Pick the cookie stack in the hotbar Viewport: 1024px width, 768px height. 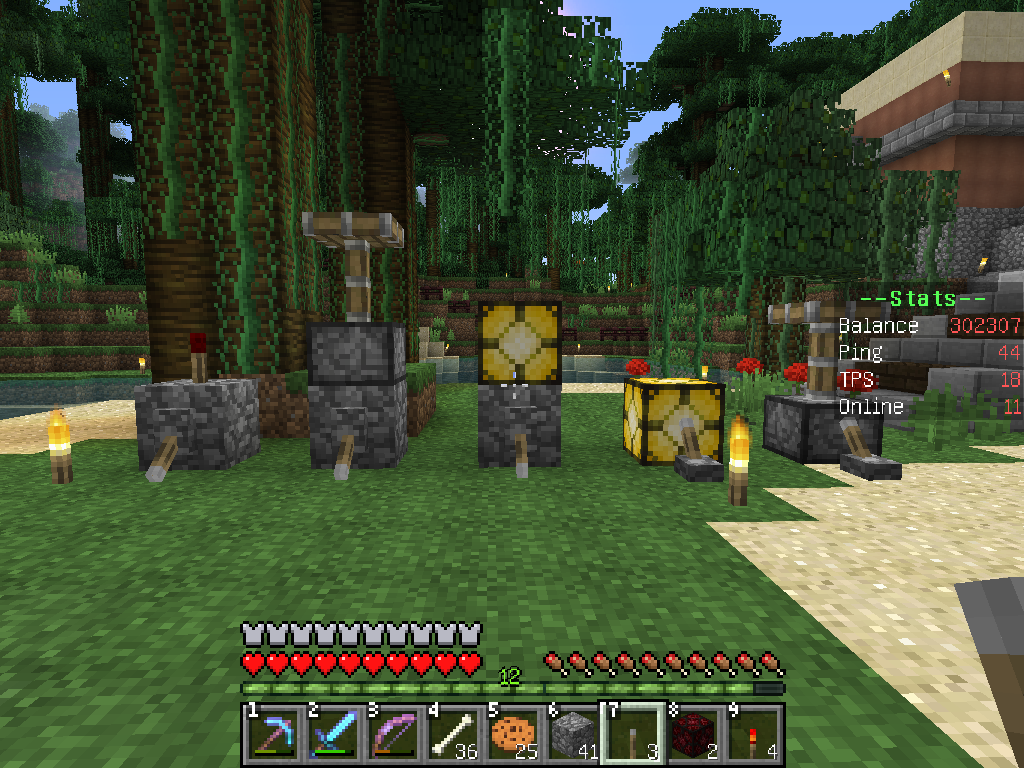[511, 735]
